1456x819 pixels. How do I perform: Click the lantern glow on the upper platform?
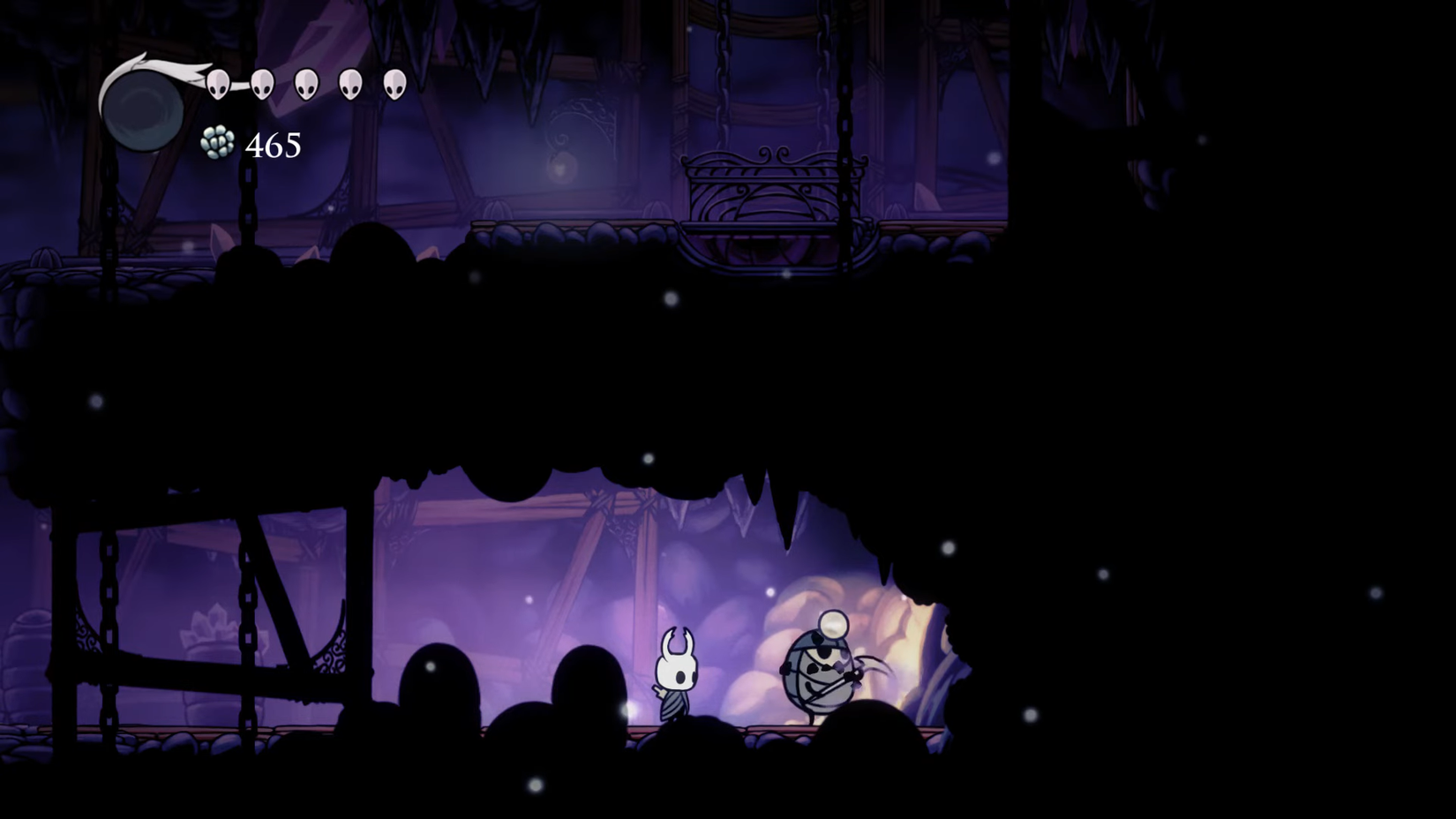point(562,168)
